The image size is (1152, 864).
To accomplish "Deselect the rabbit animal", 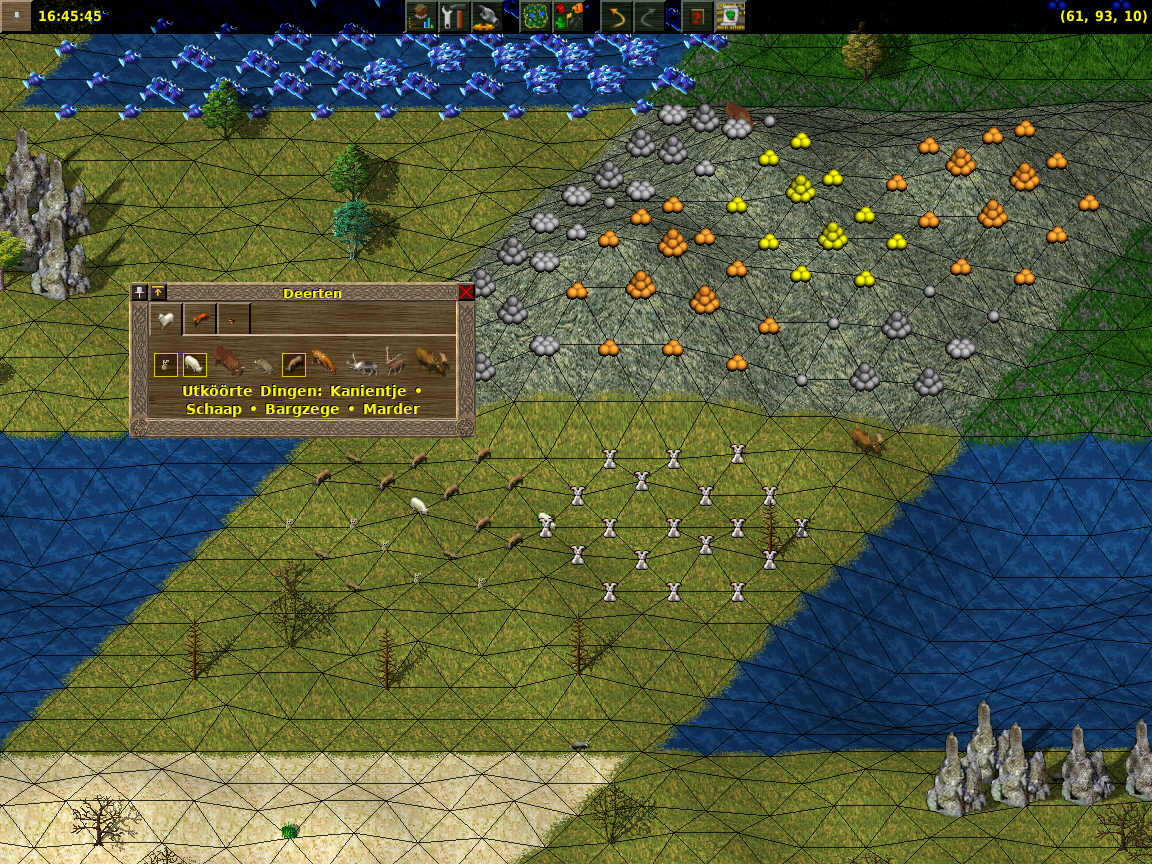I will click(x=166, y=364).
